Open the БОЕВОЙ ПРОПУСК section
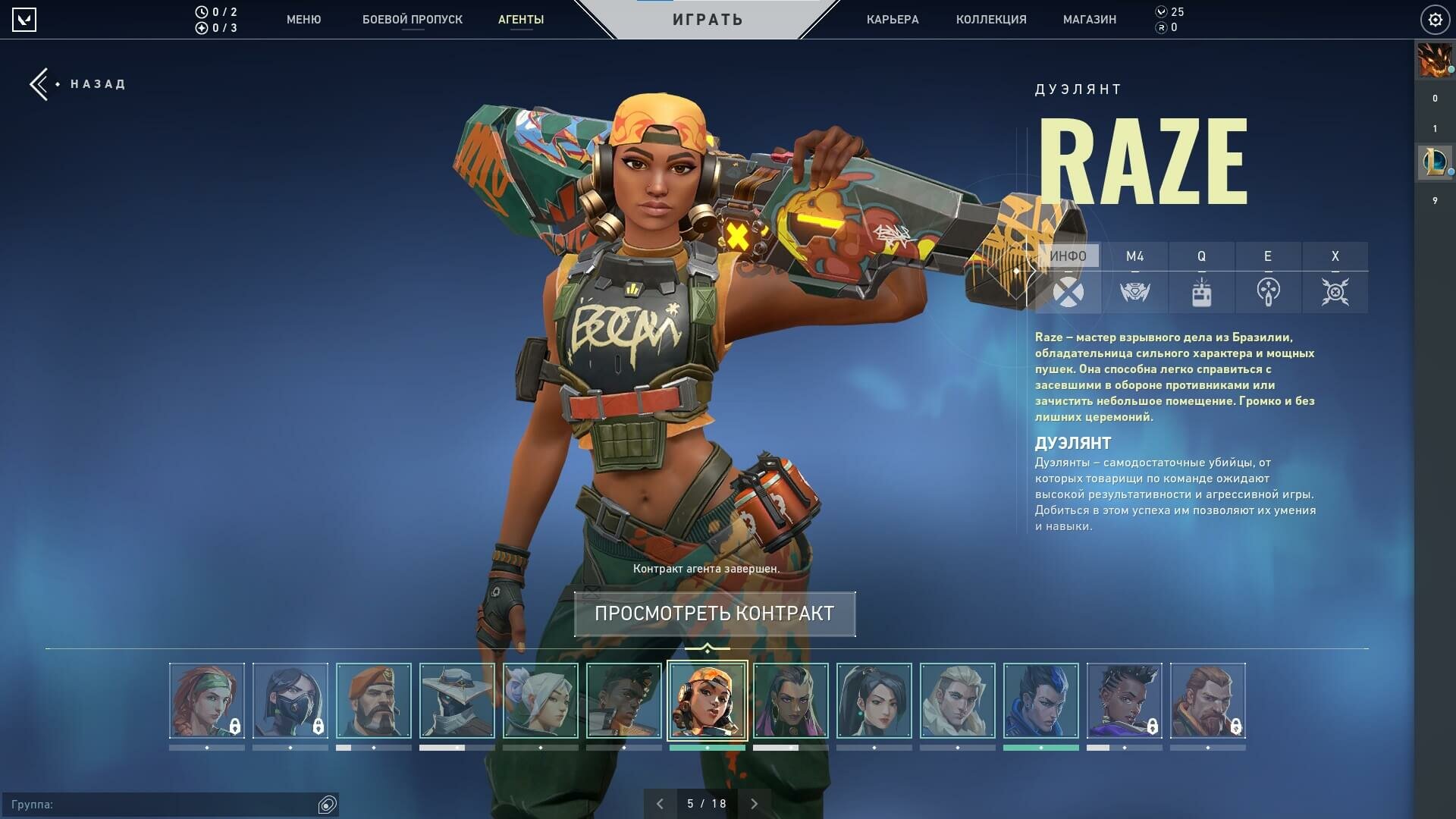Screen dimensions: 1456x819 (x=412, y=20)
